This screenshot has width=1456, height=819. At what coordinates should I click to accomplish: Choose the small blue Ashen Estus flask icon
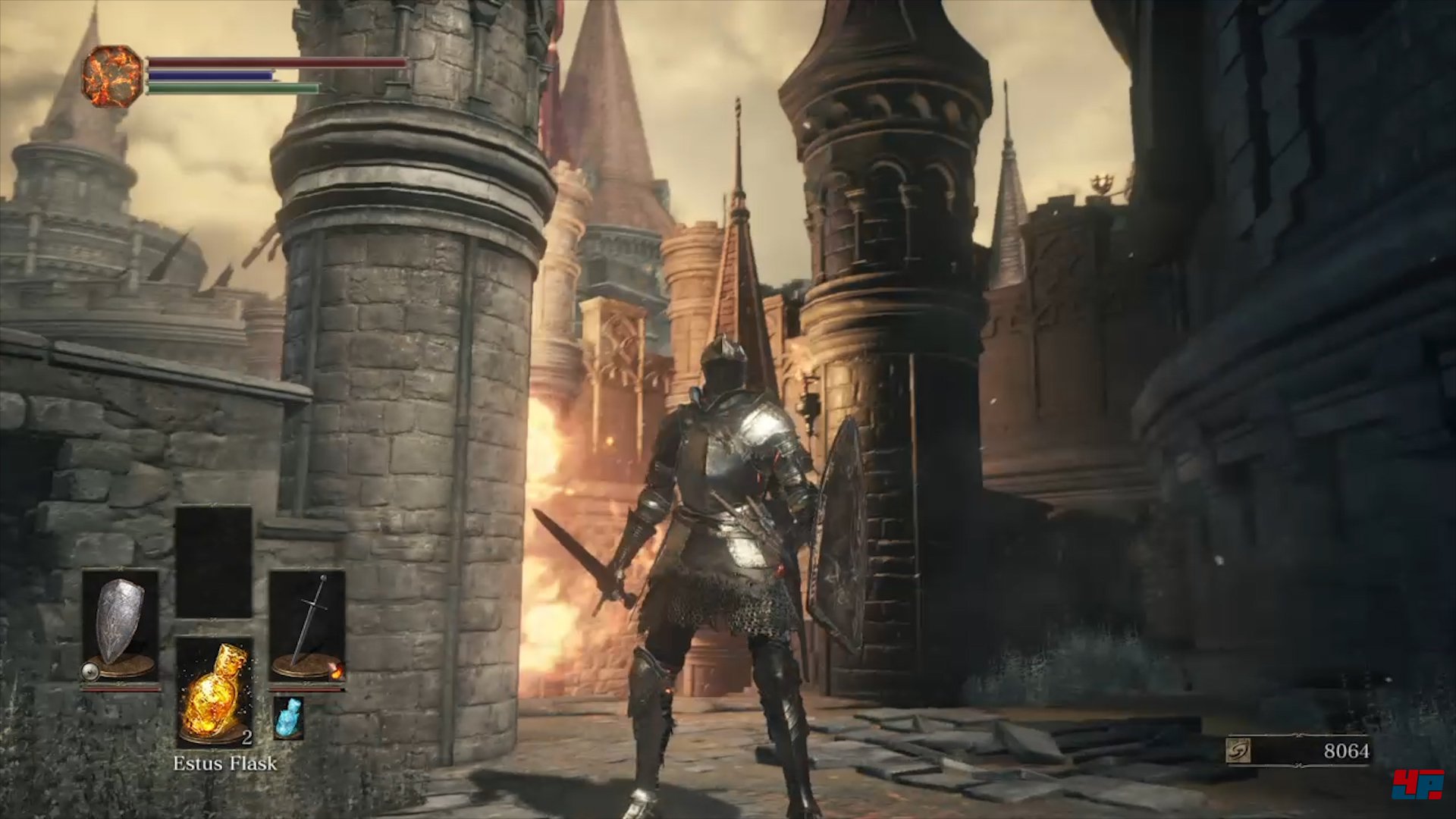coord(288,717)
